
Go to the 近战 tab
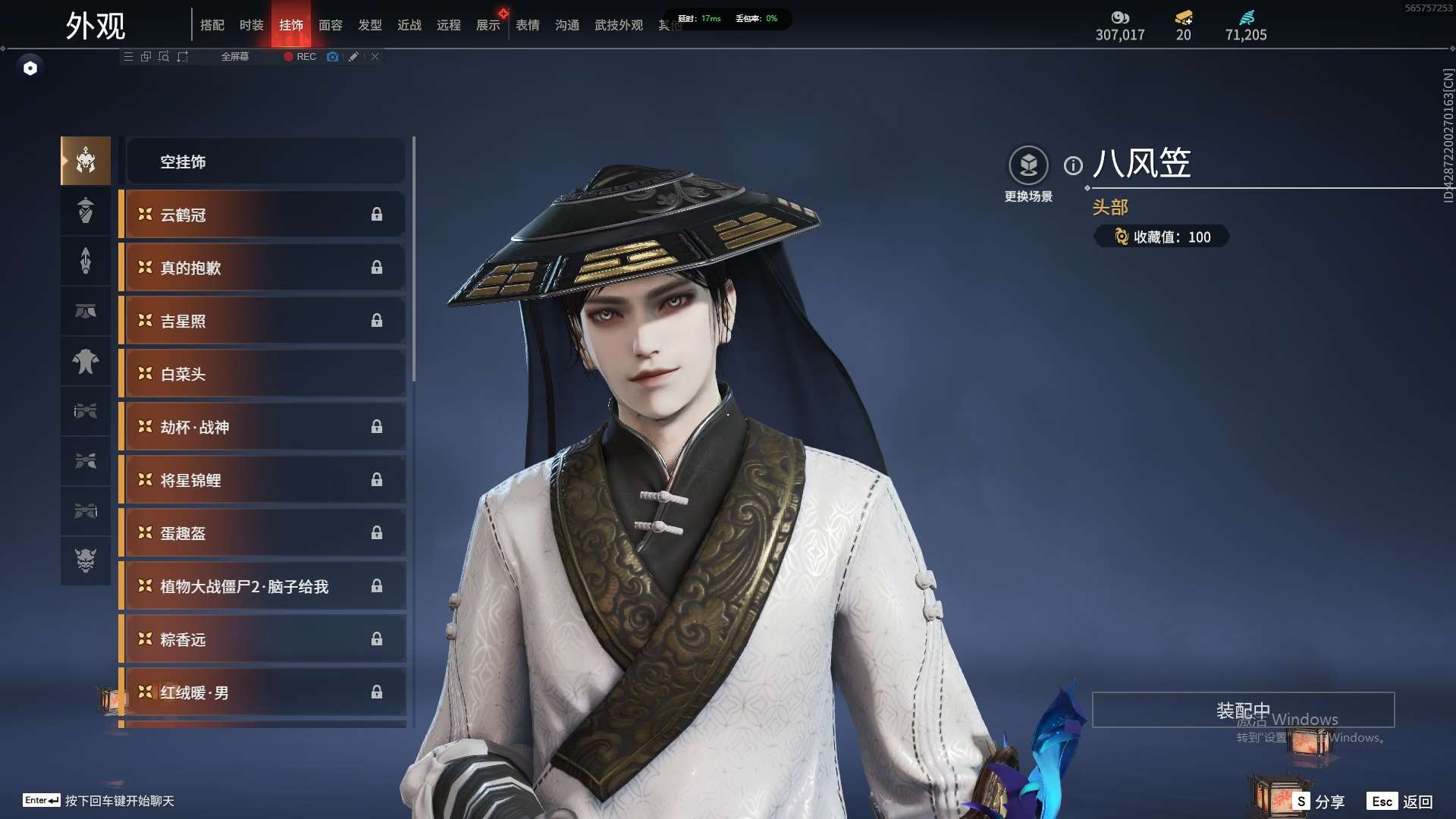coord(409,25)
